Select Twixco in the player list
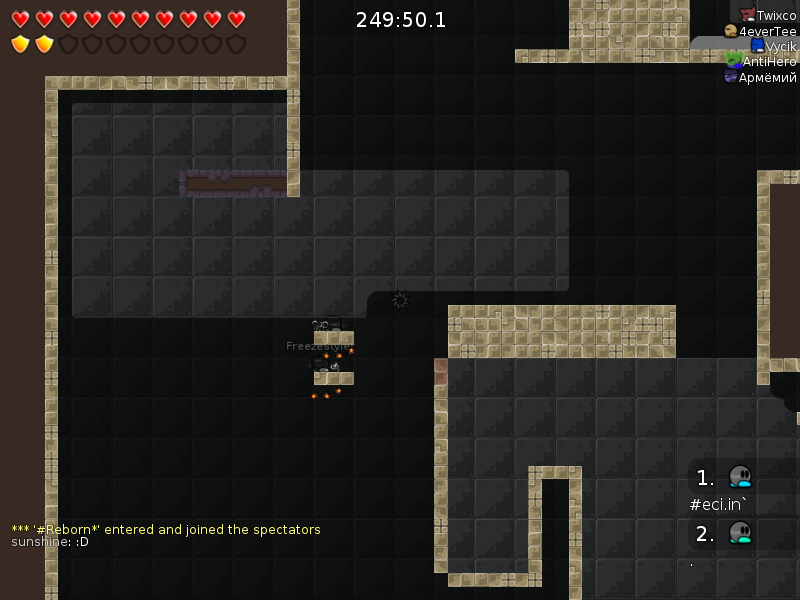Viewport: 800px width, 600px height. pos(768,15)
